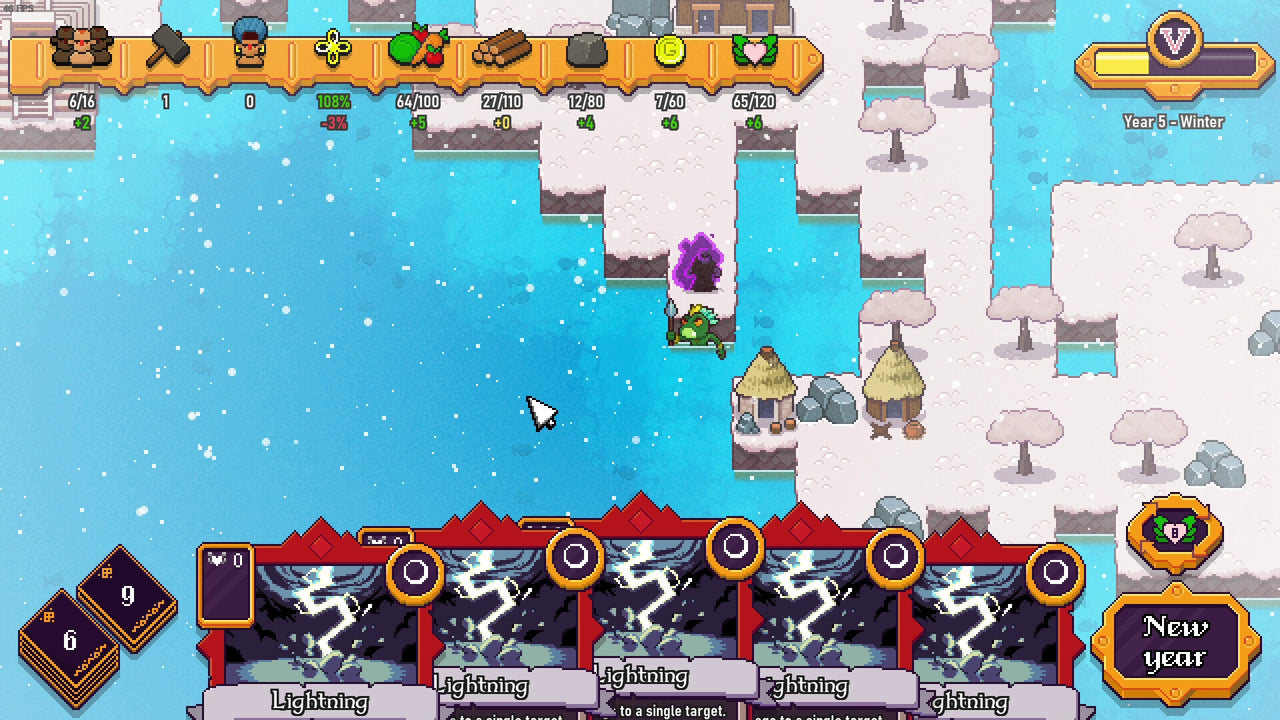This screenshot has width=1280, height=720.
Task: Click the food supply icon showing 64/100
Action: [419, 48]
